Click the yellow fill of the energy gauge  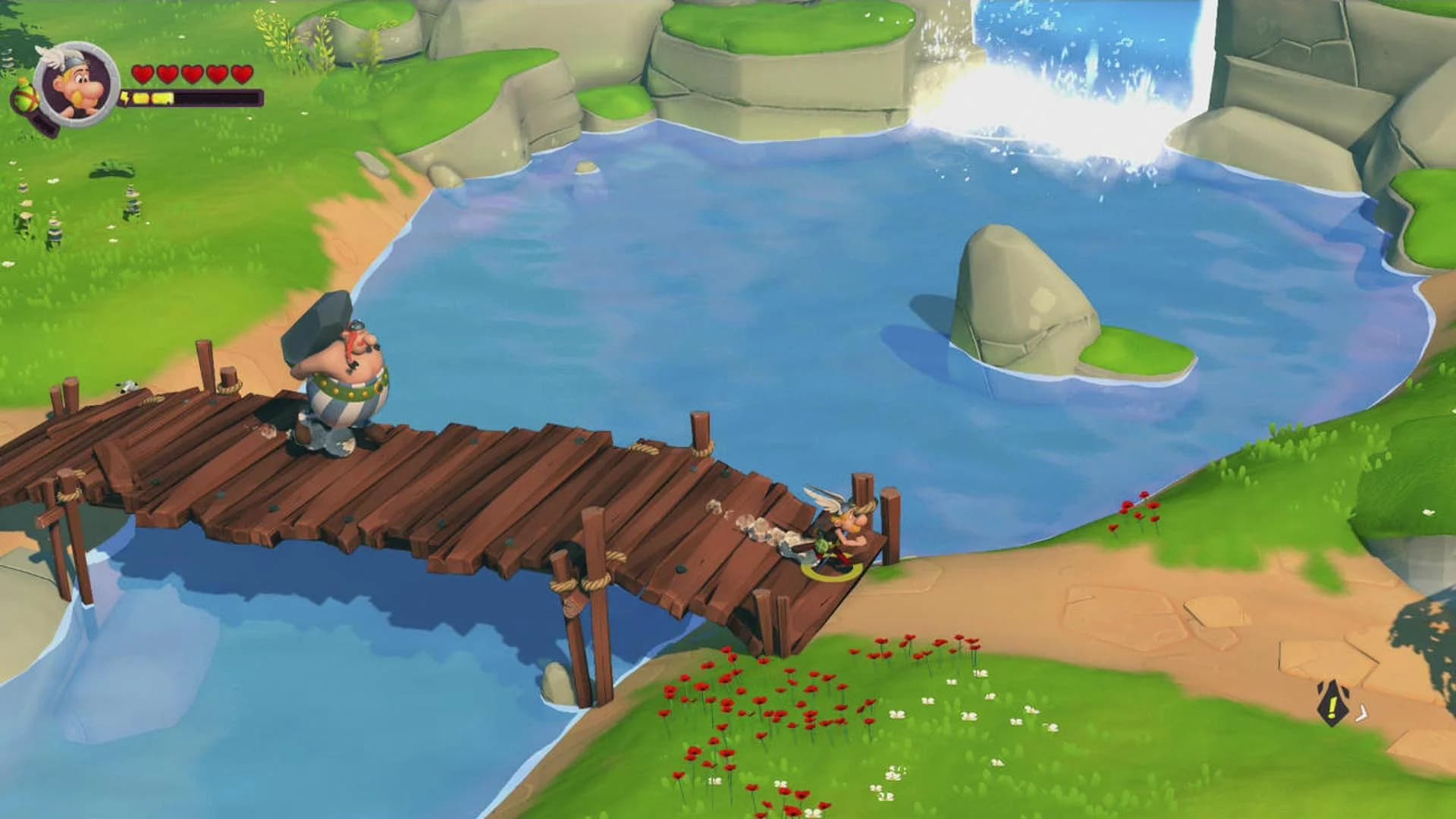pos(152,97)
